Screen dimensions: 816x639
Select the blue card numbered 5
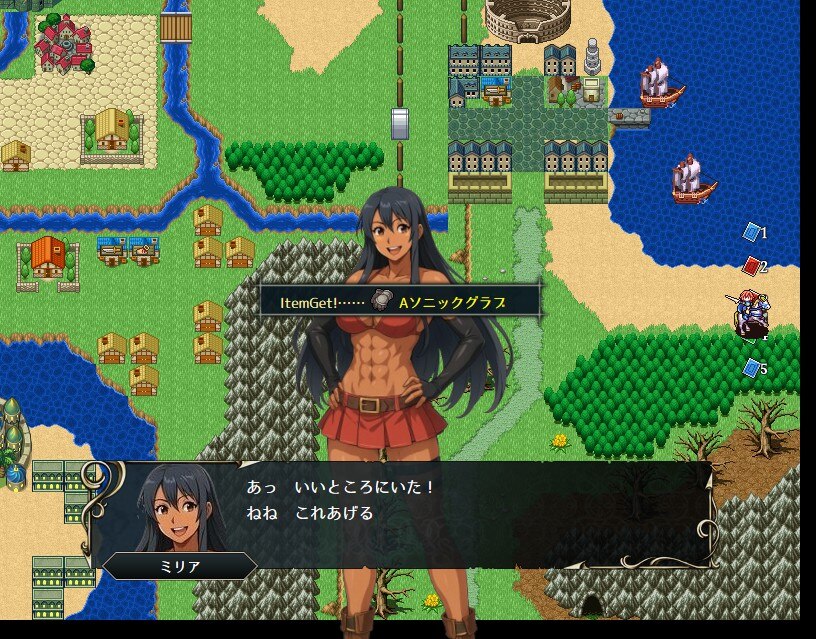752,368
